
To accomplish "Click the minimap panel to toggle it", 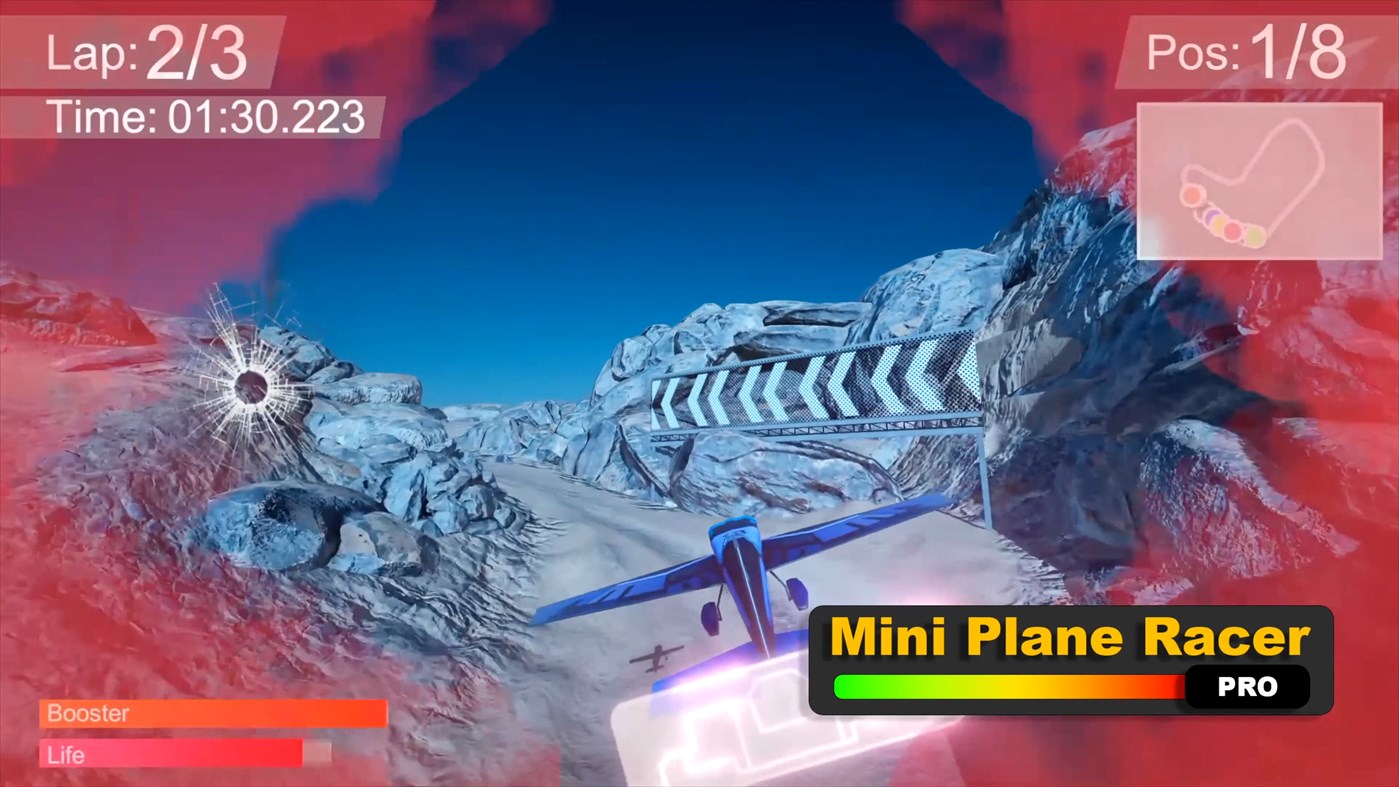I will (x=1258, y=180).
